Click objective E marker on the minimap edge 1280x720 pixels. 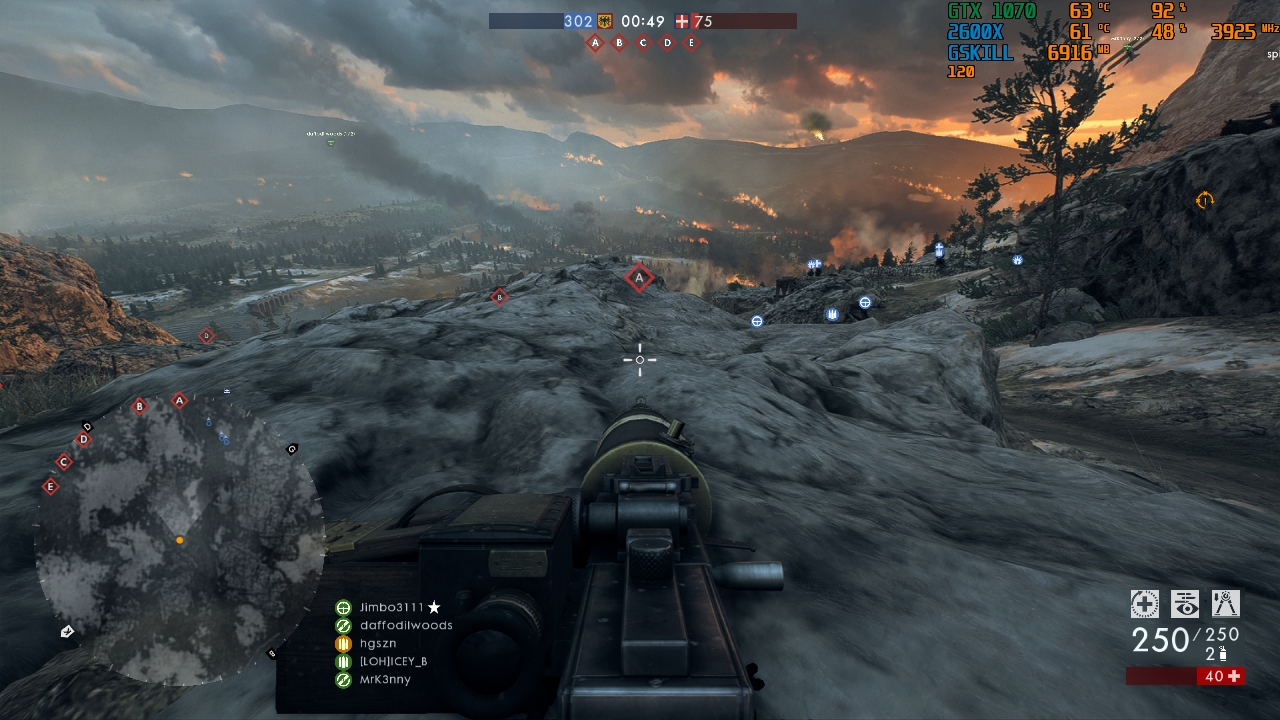click(x=51, y=487)
